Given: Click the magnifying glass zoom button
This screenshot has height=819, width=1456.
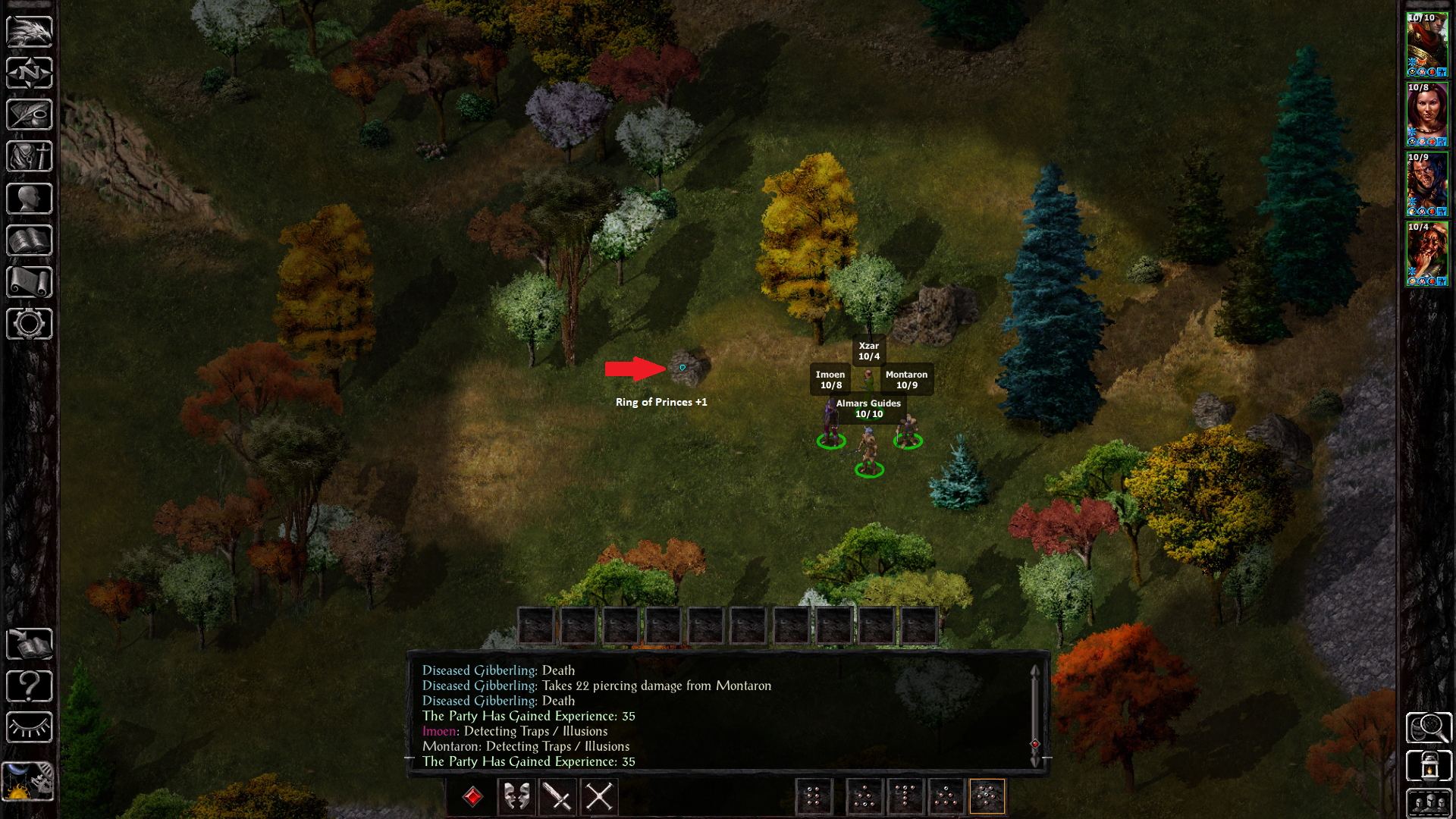Looking at the screenshot, I should 1429,728.
